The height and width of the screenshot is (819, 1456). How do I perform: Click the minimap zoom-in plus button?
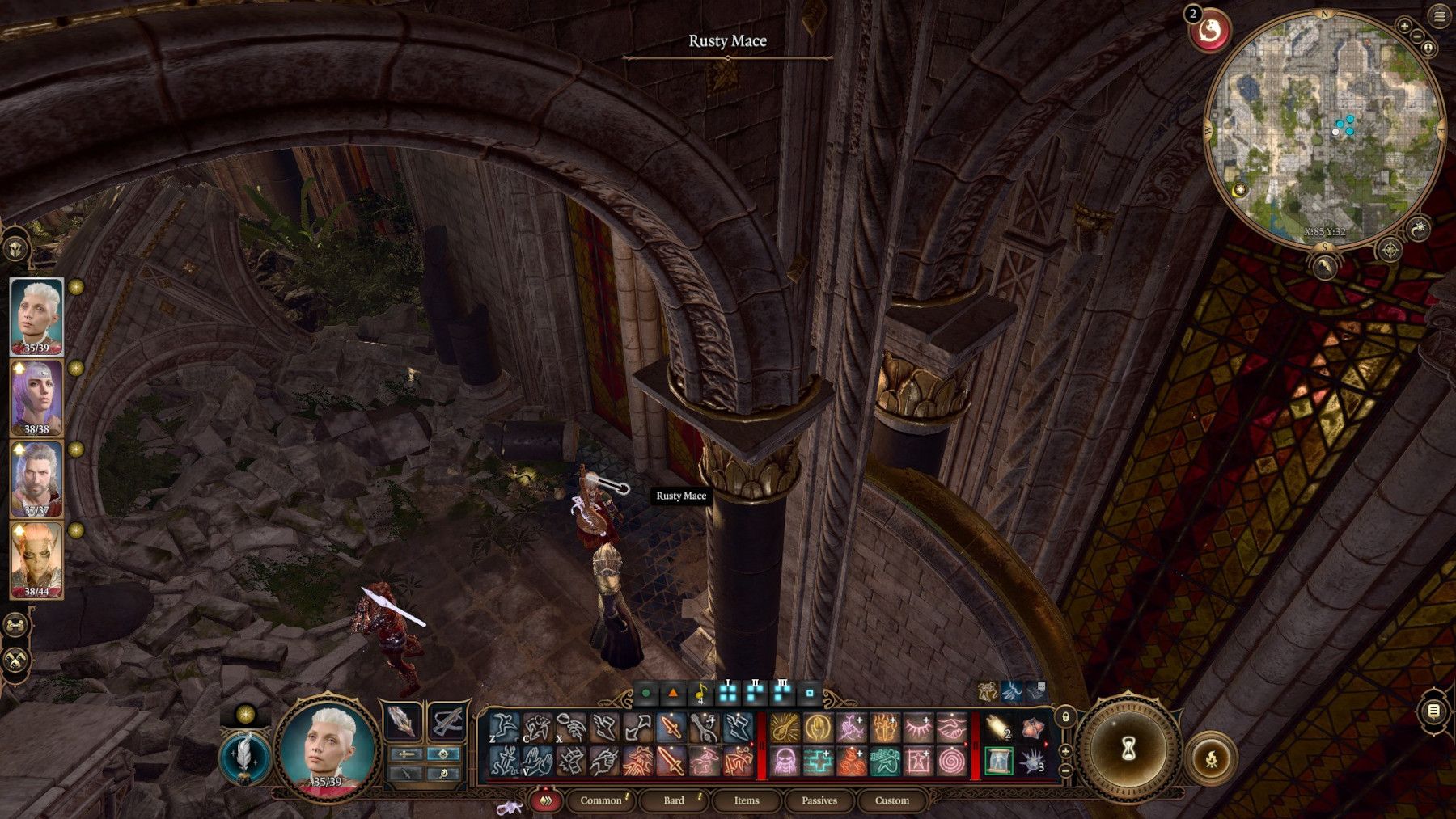(1404, 27)
